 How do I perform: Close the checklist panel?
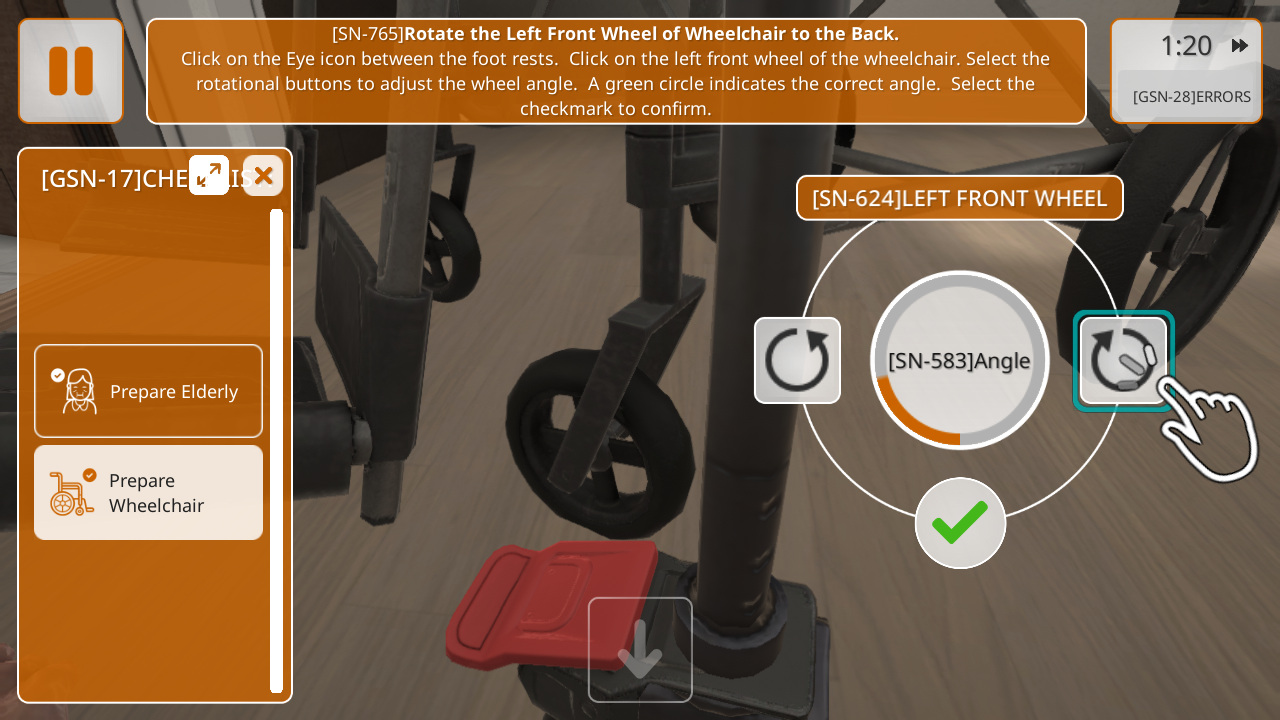tap(263, 176)
